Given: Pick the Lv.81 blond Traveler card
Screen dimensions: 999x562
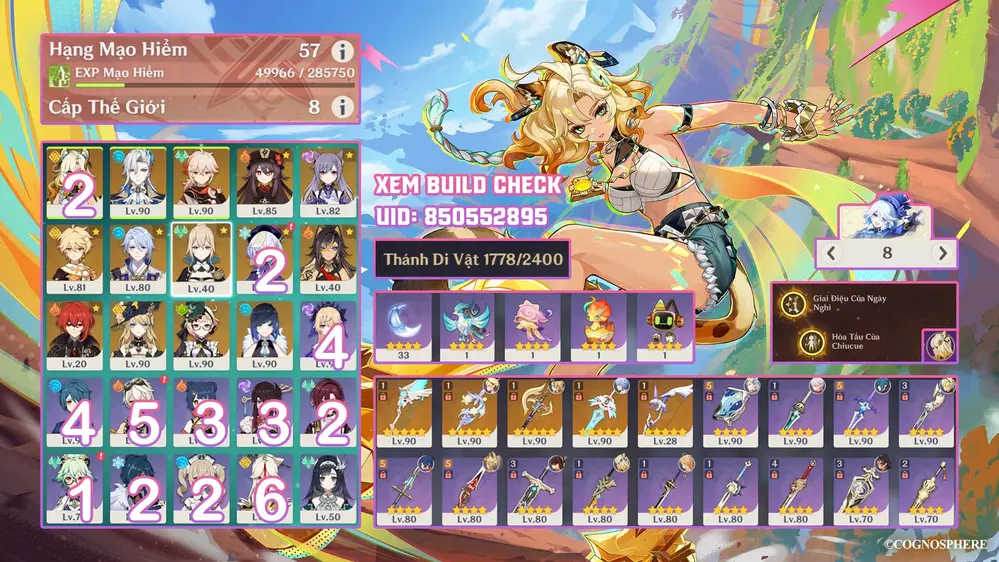Looking at the screenshot, I should 76,259.
